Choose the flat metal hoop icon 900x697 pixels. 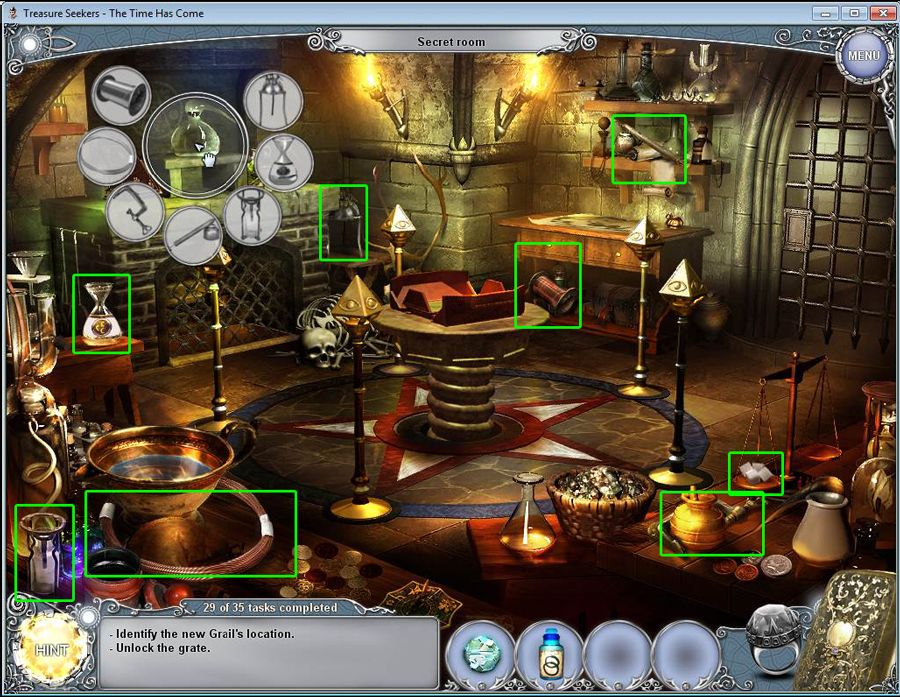click(x=107, y=157)
